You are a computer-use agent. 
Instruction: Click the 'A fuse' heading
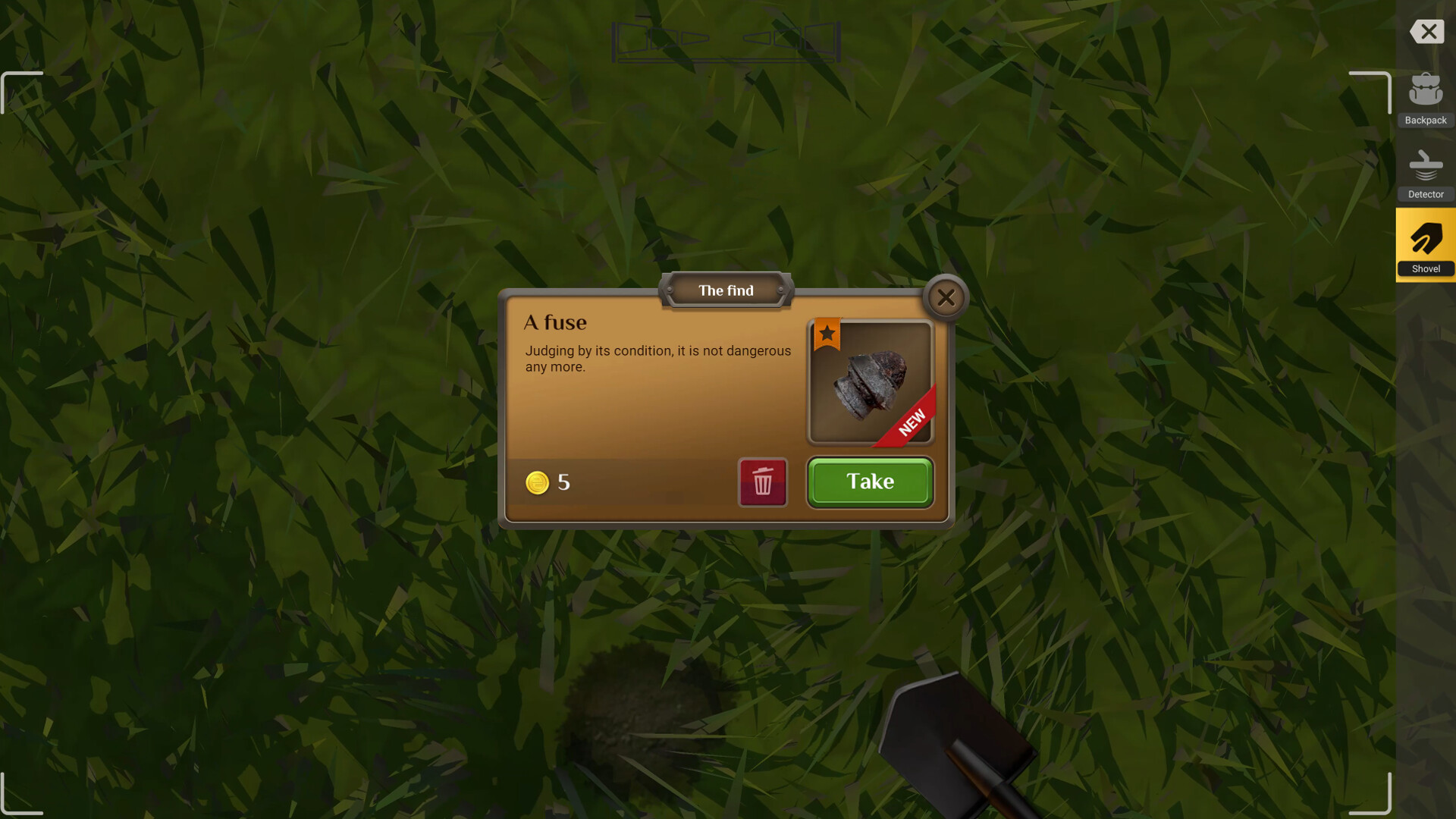555,322
